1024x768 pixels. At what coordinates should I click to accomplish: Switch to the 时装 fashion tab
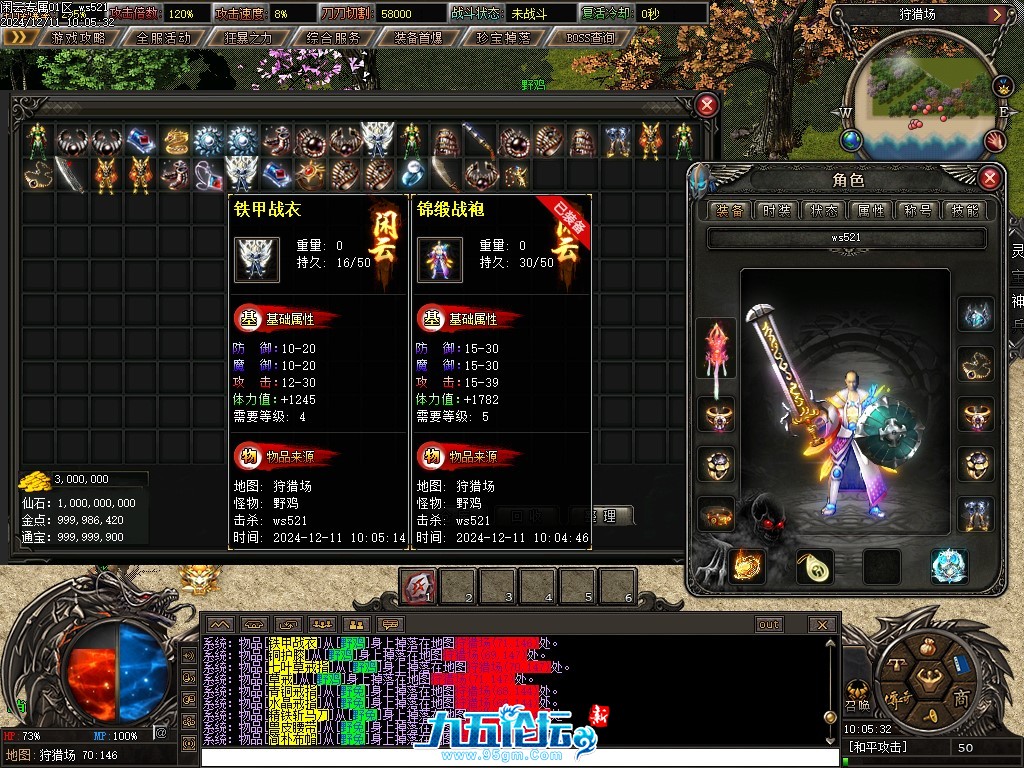(777, 210)
